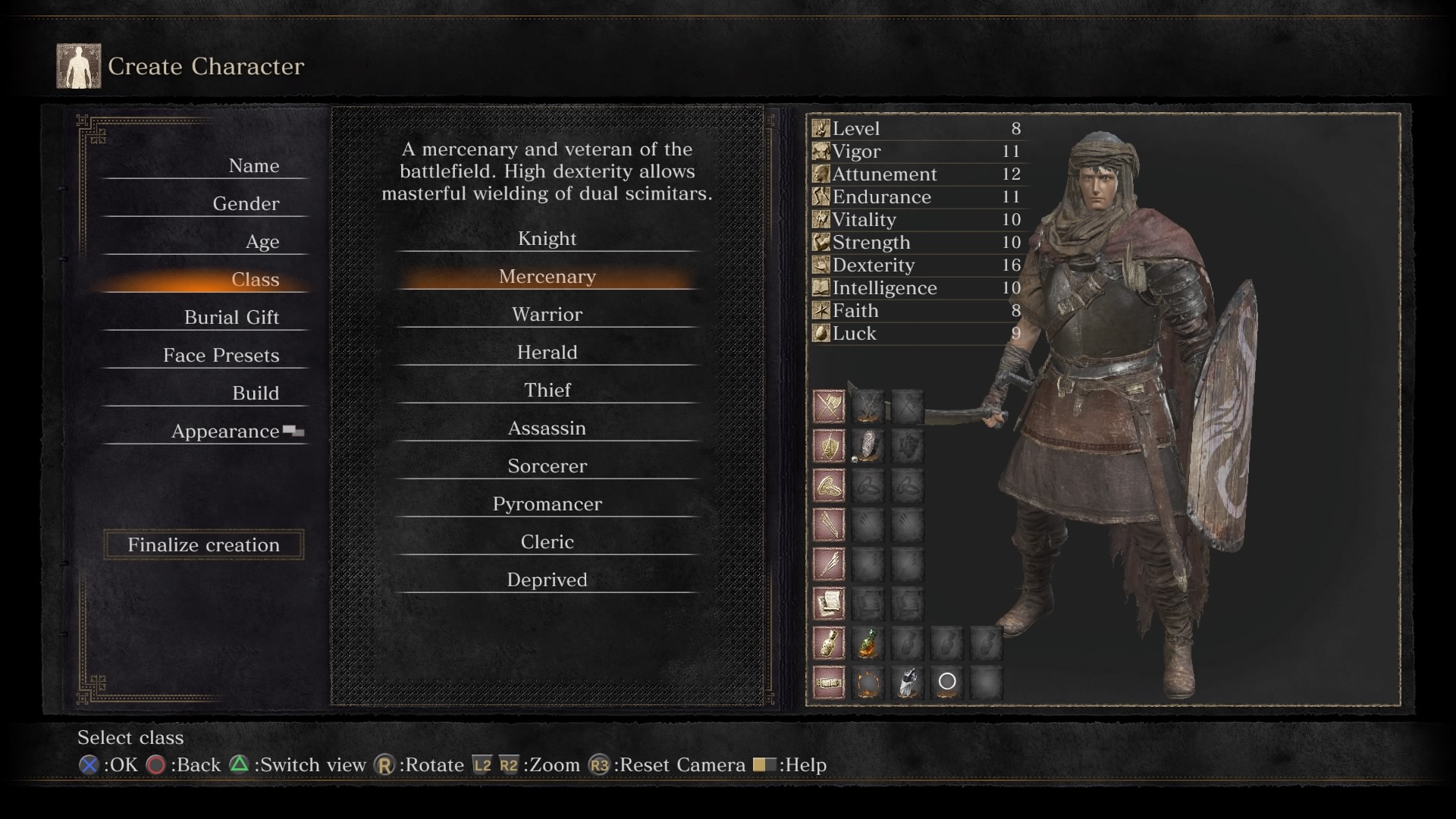Choose the Age menu entry

coord(262,242)
